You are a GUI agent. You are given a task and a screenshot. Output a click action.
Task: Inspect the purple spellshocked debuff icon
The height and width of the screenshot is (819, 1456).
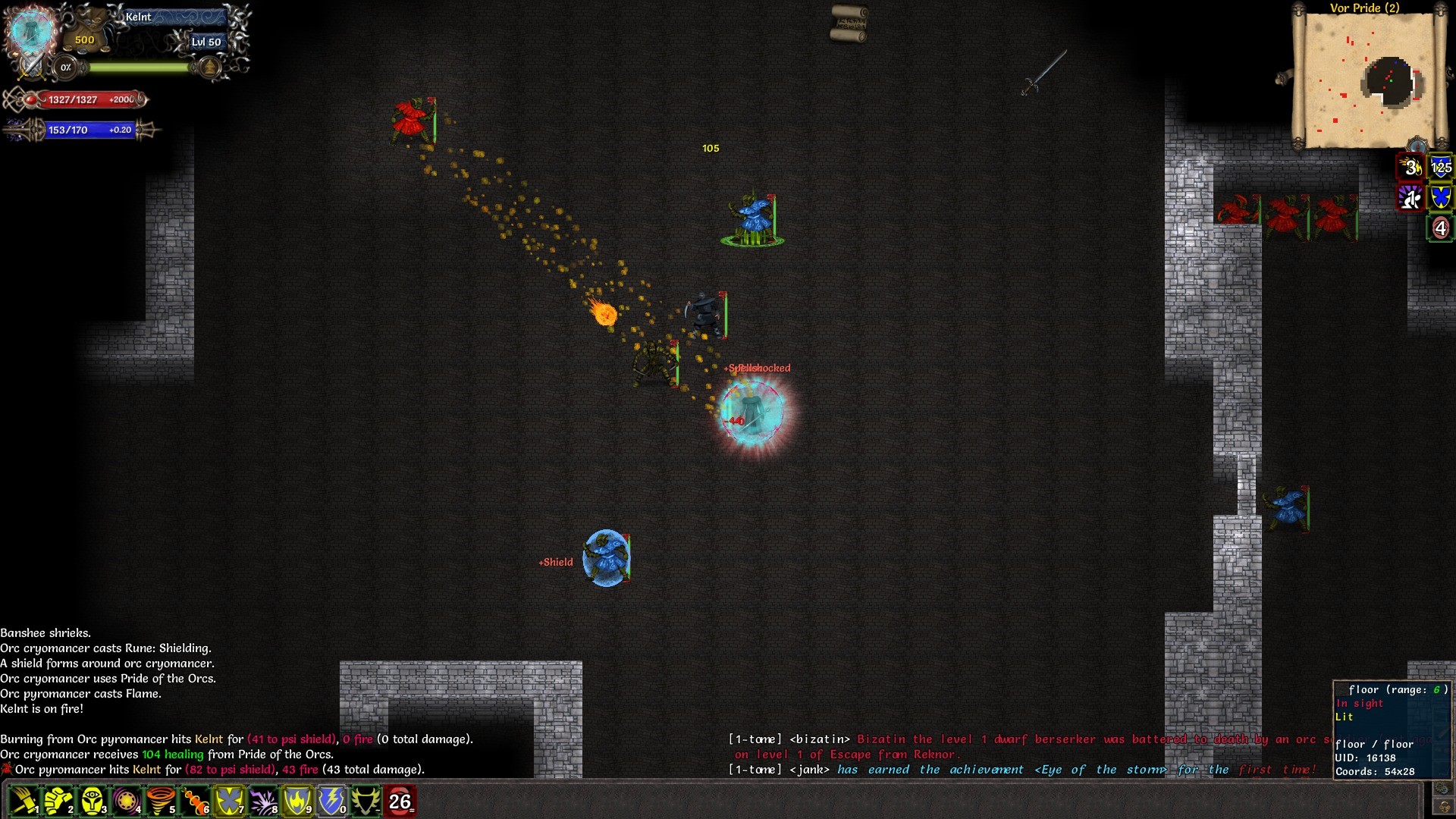pos(1410,198)
